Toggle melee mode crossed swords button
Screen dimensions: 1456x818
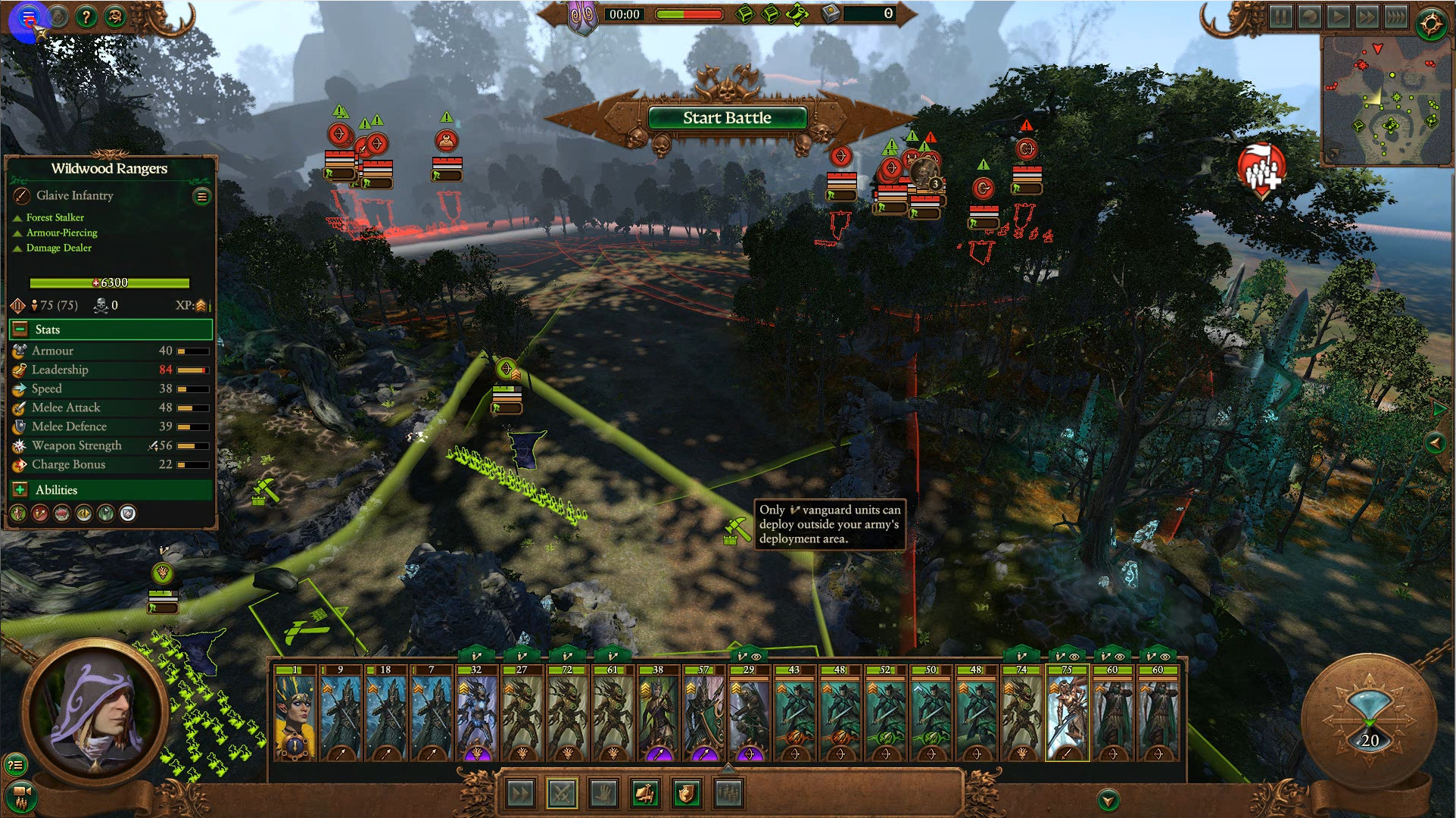coord(561,794)
